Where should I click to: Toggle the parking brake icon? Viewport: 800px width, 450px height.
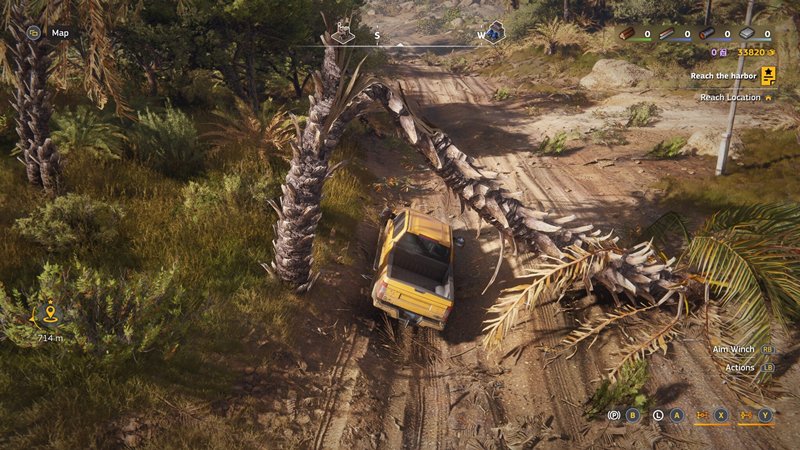tap(613, 415)
